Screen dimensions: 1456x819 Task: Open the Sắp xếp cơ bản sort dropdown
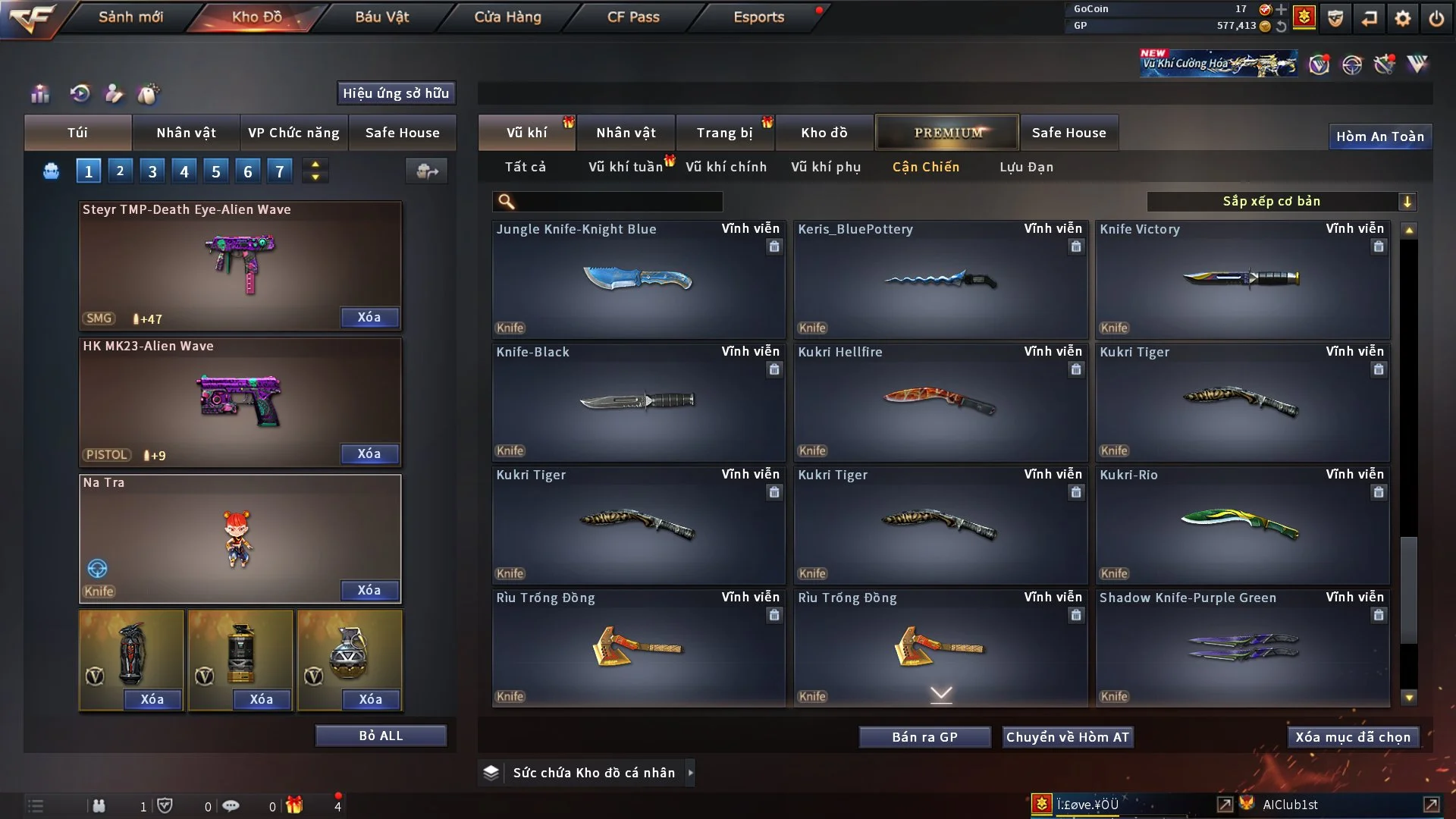coord(1281,201)
